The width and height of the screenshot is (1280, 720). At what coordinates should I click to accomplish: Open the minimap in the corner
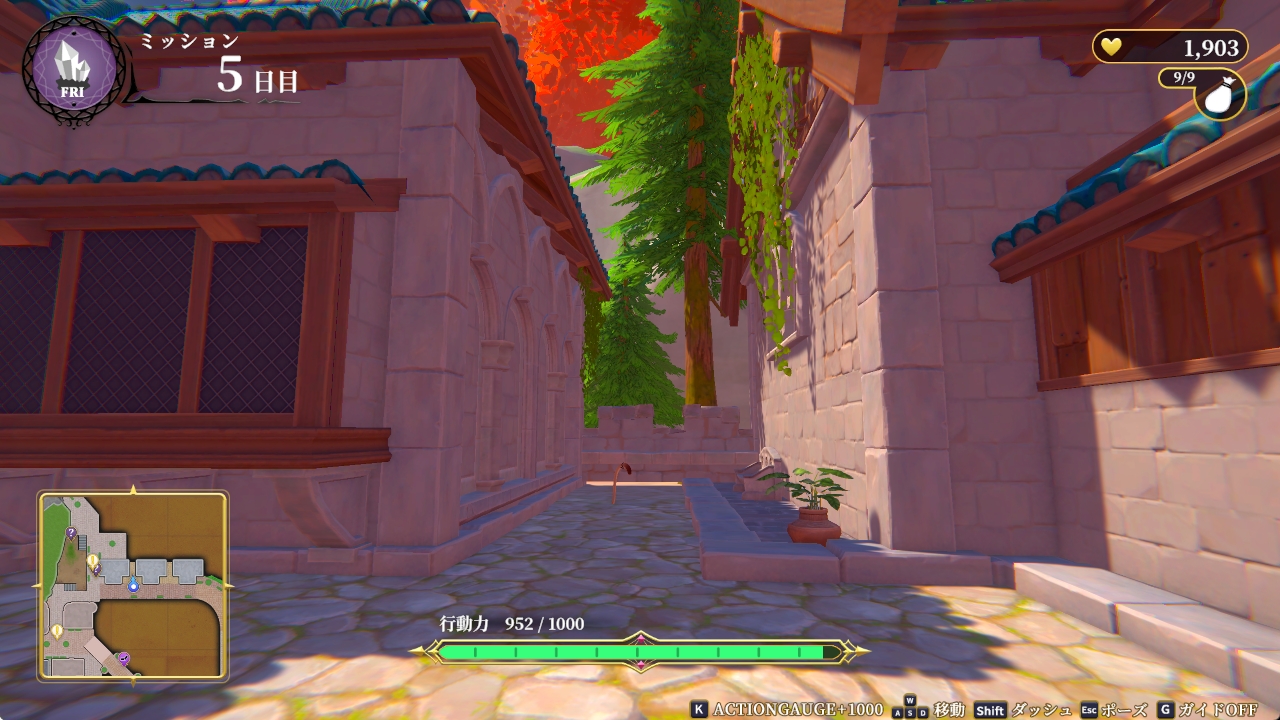(x=133, y=586)
